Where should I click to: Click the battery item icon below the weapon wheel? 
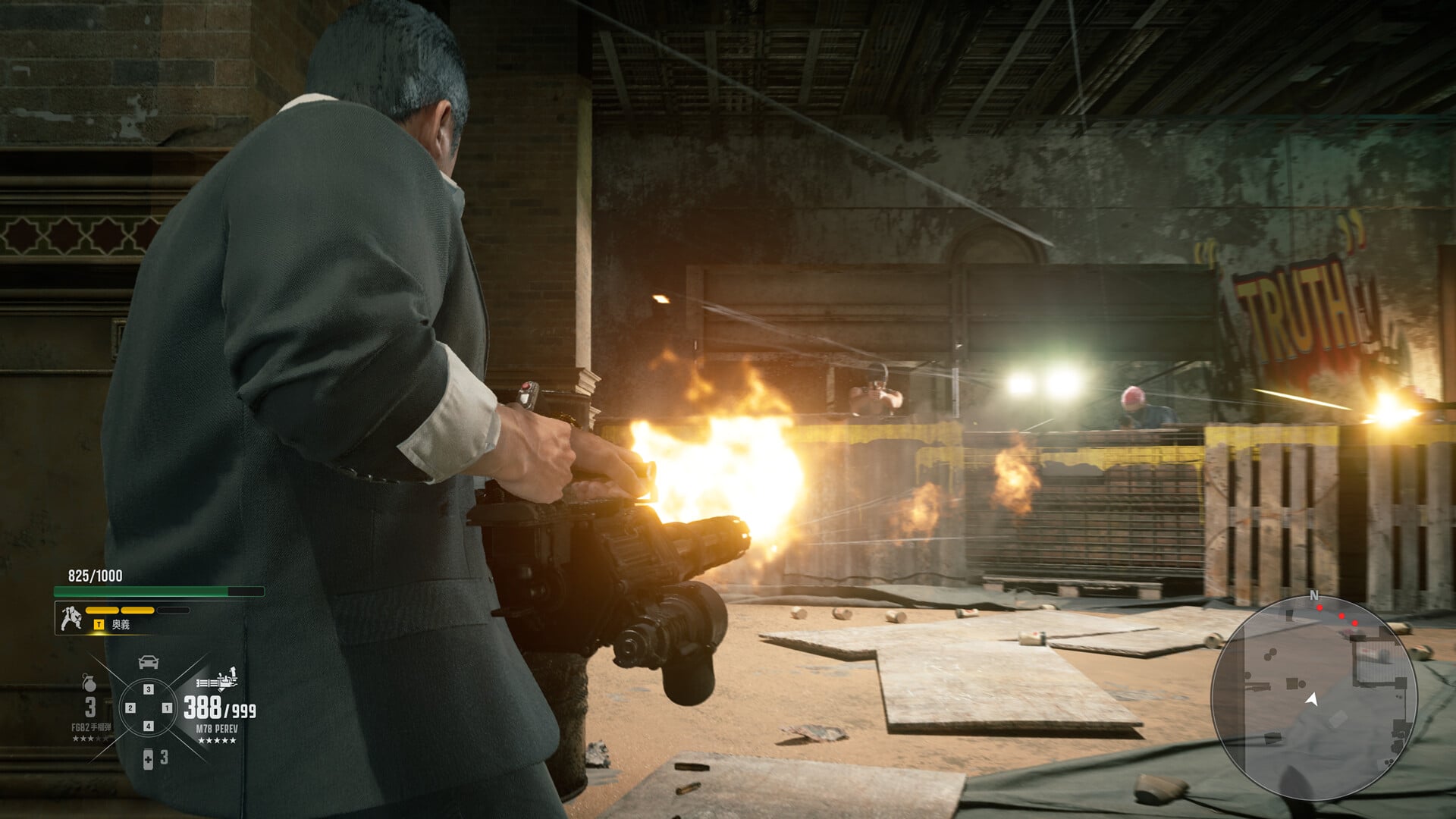coord(148,759)
